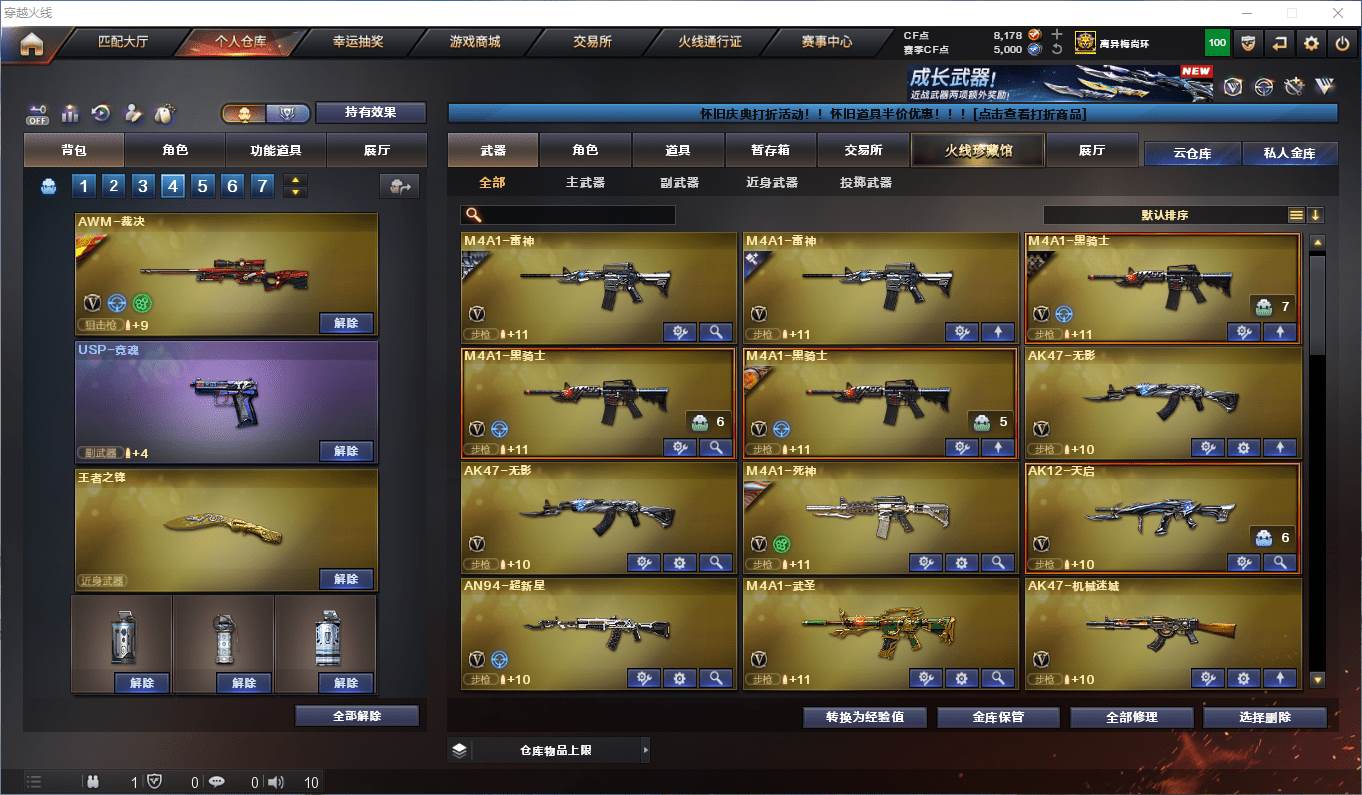The width and height of the screenshot is (1362, 795).
Task: Click the 全部修理 repair all button
Action: point(1132,717)
